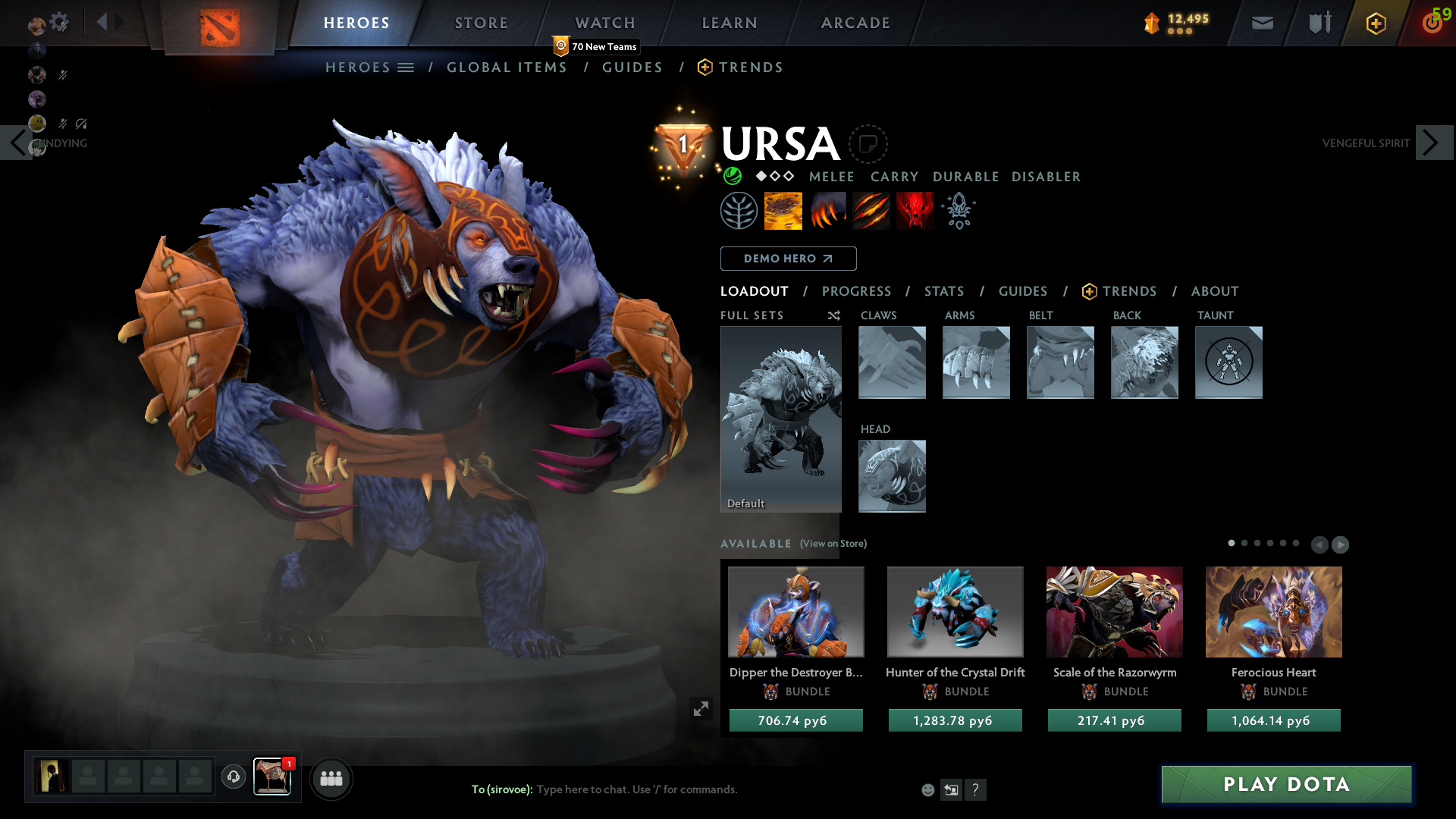The height and width of the screenshot is (819, 1456).
Task: Click the voice chat headset icon
Action: [233, 778]
